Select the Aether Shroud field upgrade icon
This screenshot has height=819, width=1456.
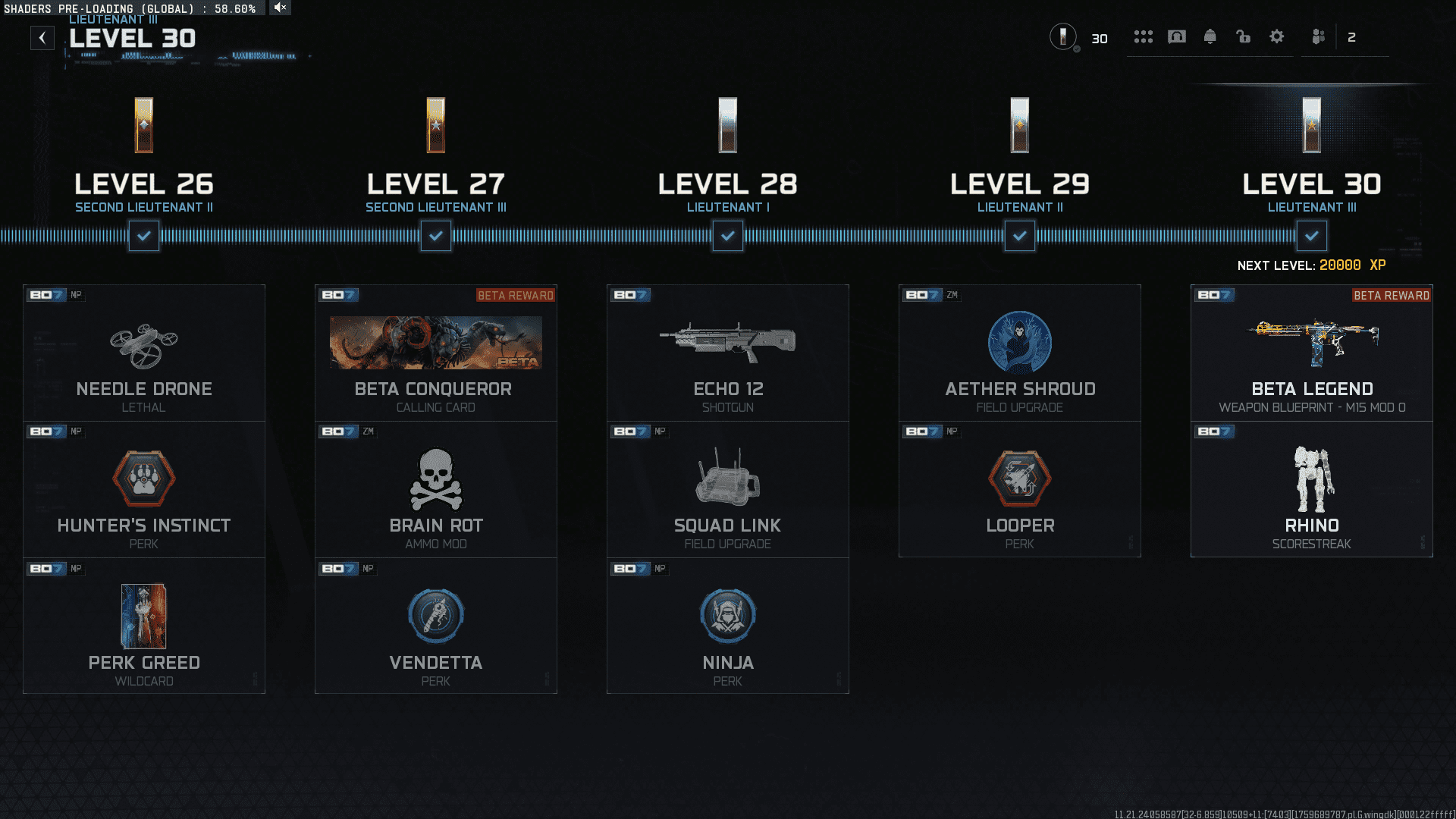click(x=1020, y=343)
